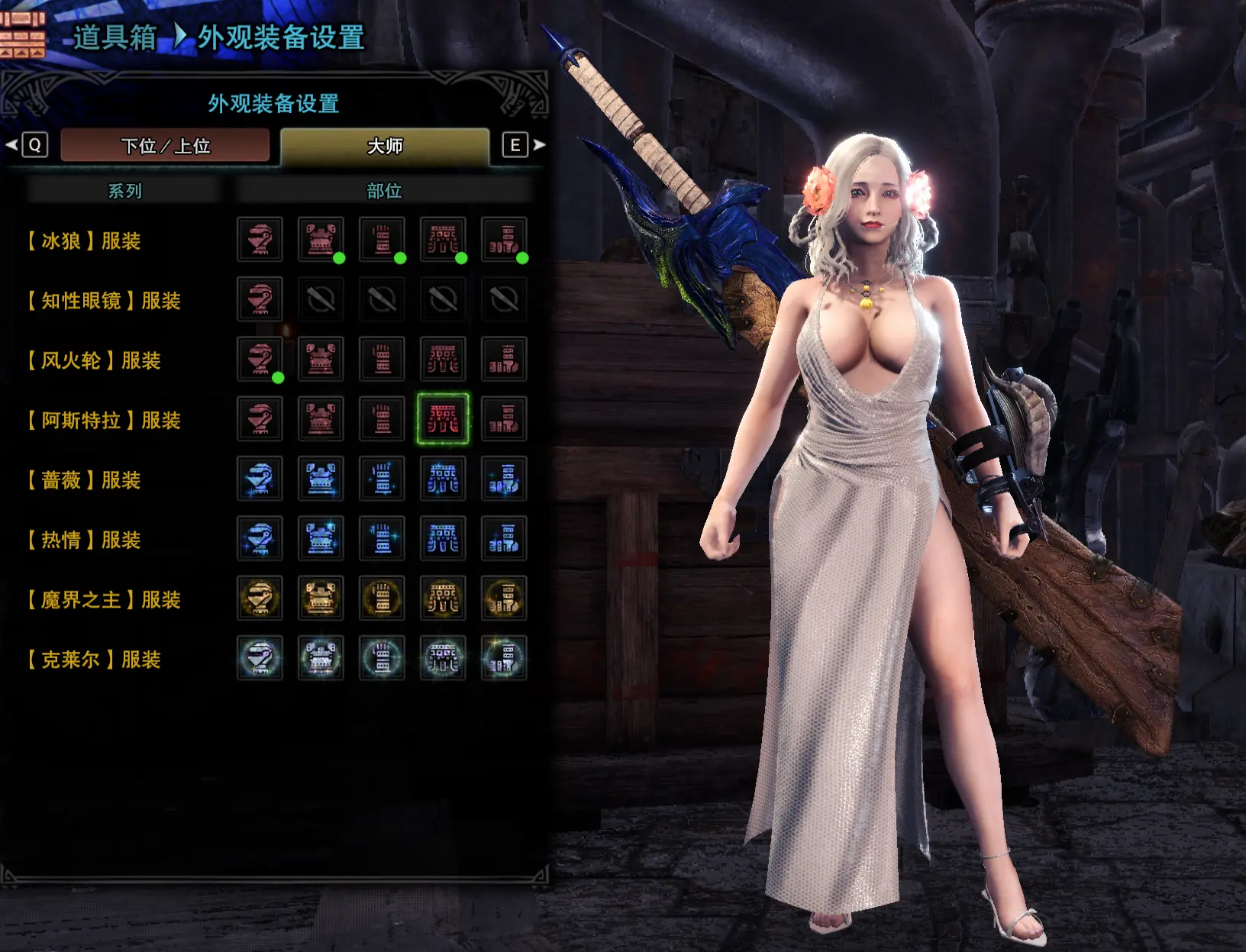Pick the 冰狼 set leg piece
1246x952 pixels.
pos(504,240)
